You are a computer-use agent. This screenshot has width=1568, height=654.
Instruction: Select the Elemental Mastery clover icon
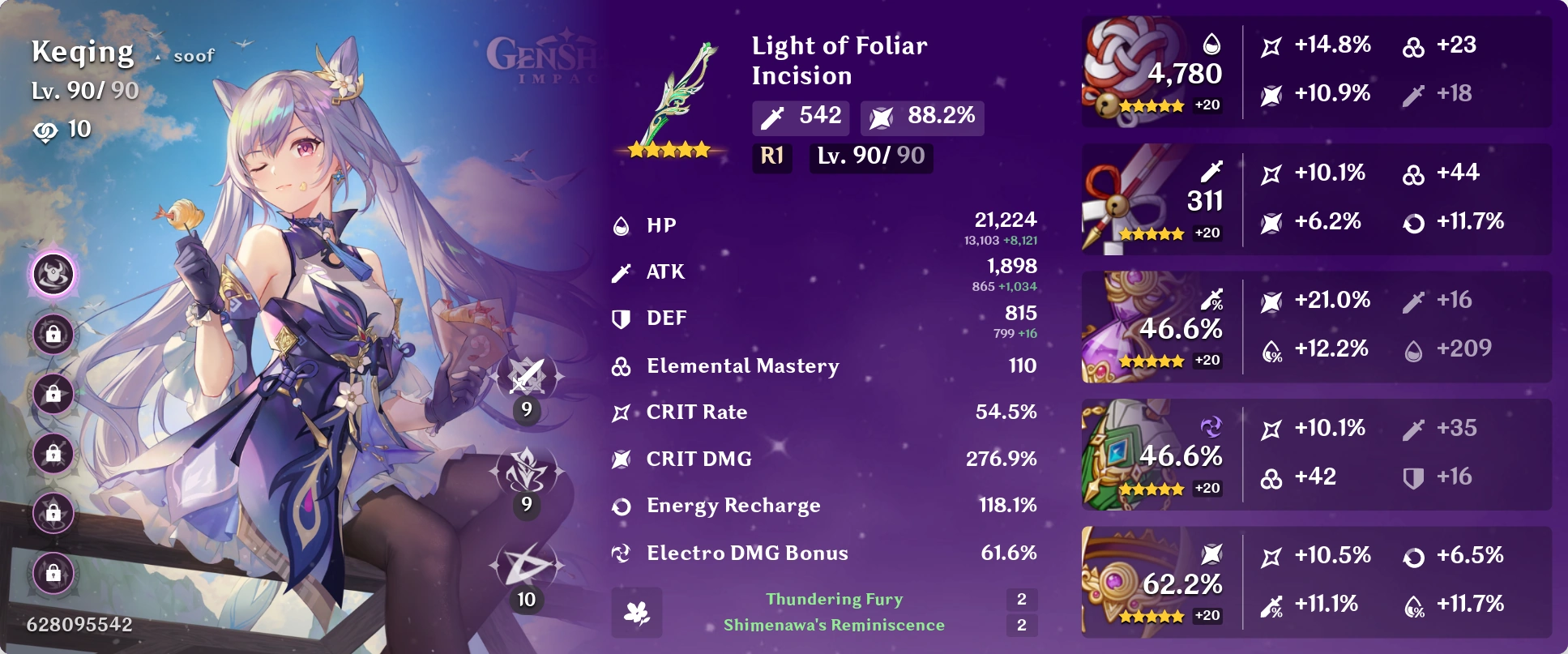(x=621, y=365)
